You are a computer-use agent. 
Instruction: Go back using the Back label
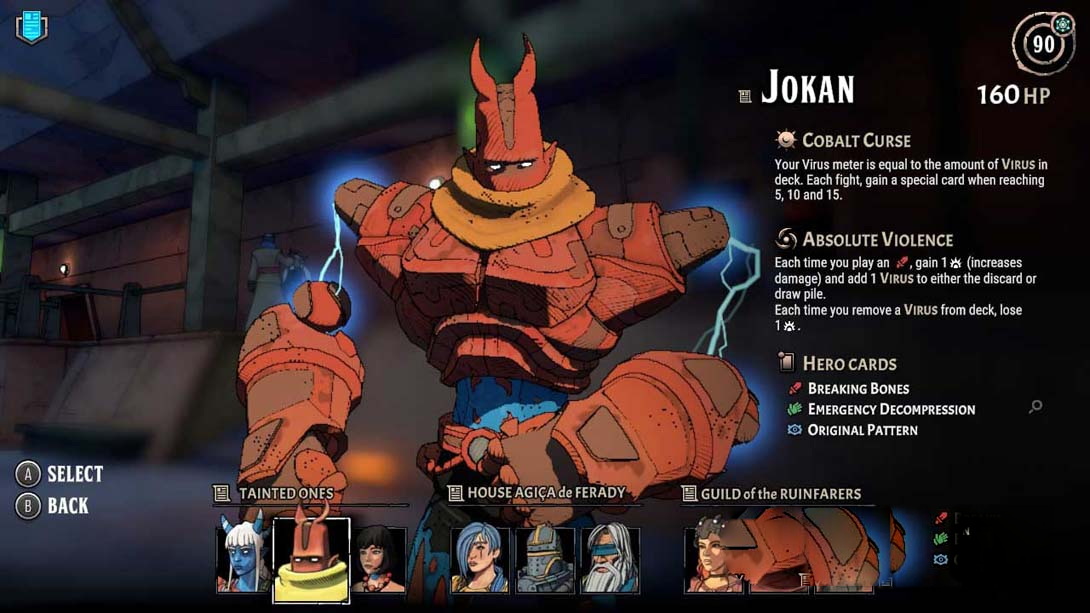67,506
